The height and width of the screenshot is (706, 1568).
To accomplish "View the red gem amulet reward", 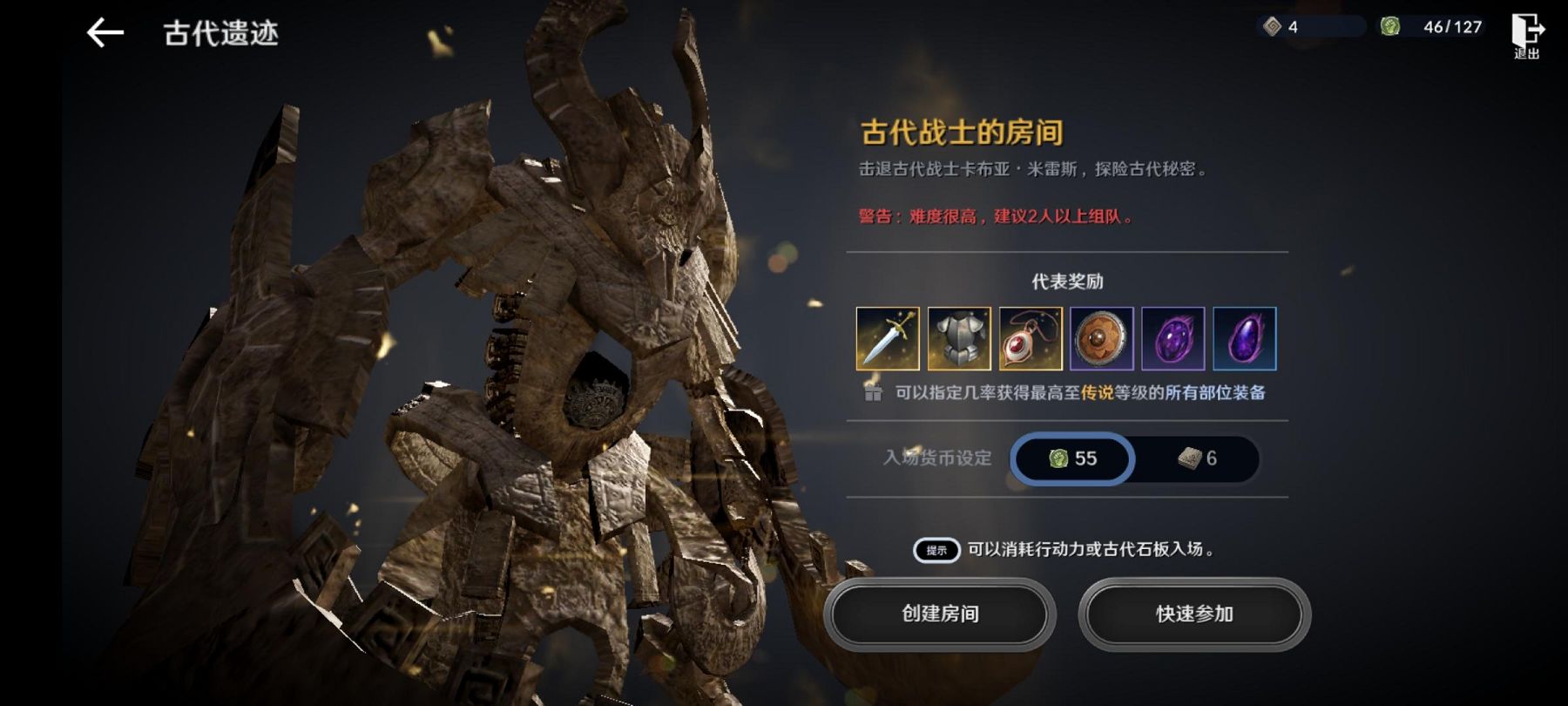I will [1031, 338].
